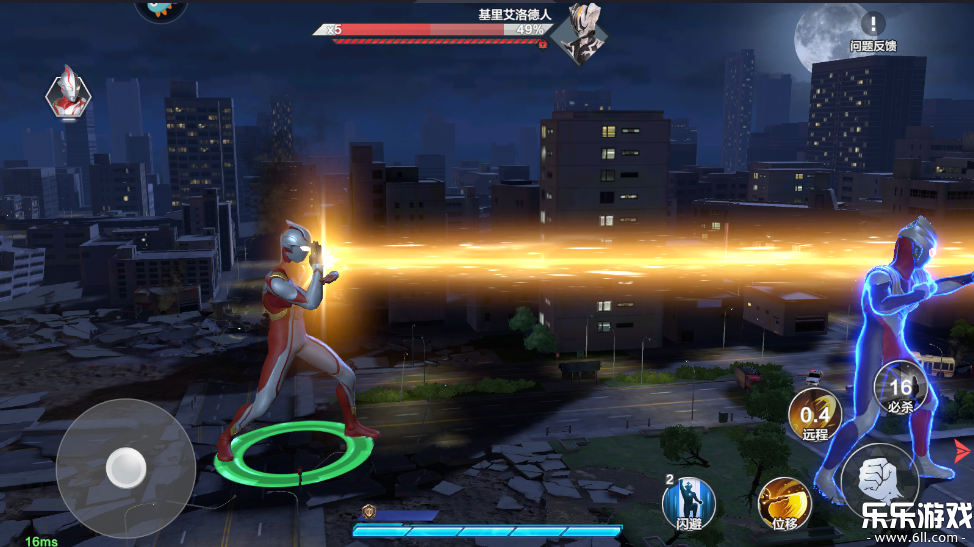Click the red arrow indicator at screen edge

(x=962, y=450)
